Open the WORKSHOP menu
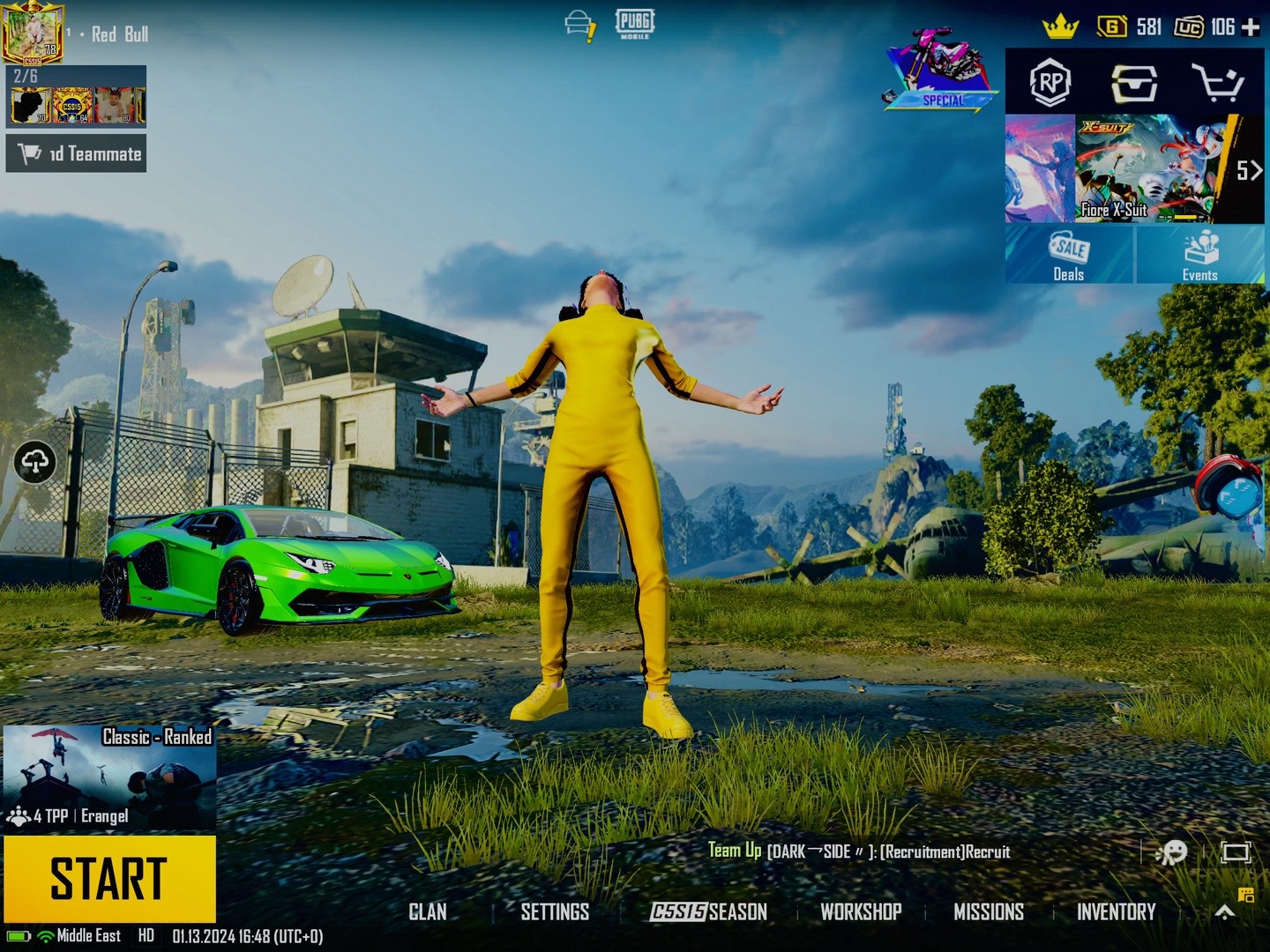The width and height of the screenshot is (1270, 952). [861, 912]
